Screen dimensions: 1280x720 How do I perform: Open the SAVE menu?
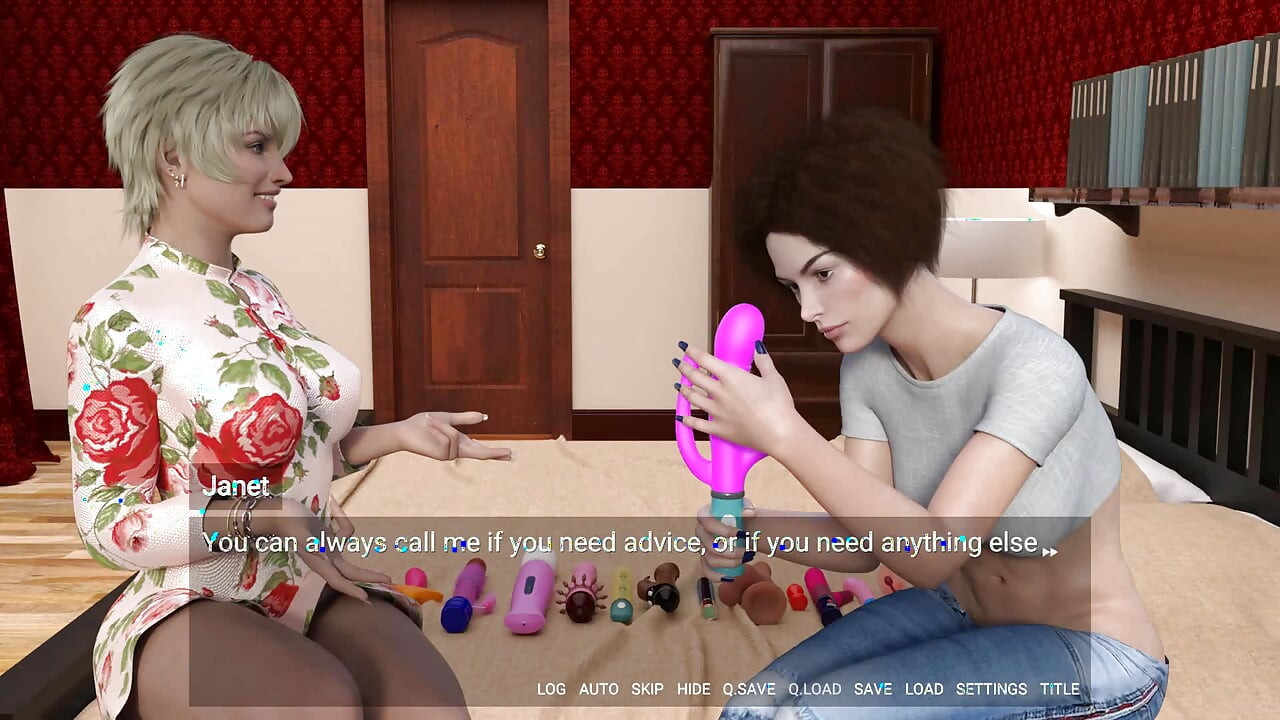tap(872, 689)
